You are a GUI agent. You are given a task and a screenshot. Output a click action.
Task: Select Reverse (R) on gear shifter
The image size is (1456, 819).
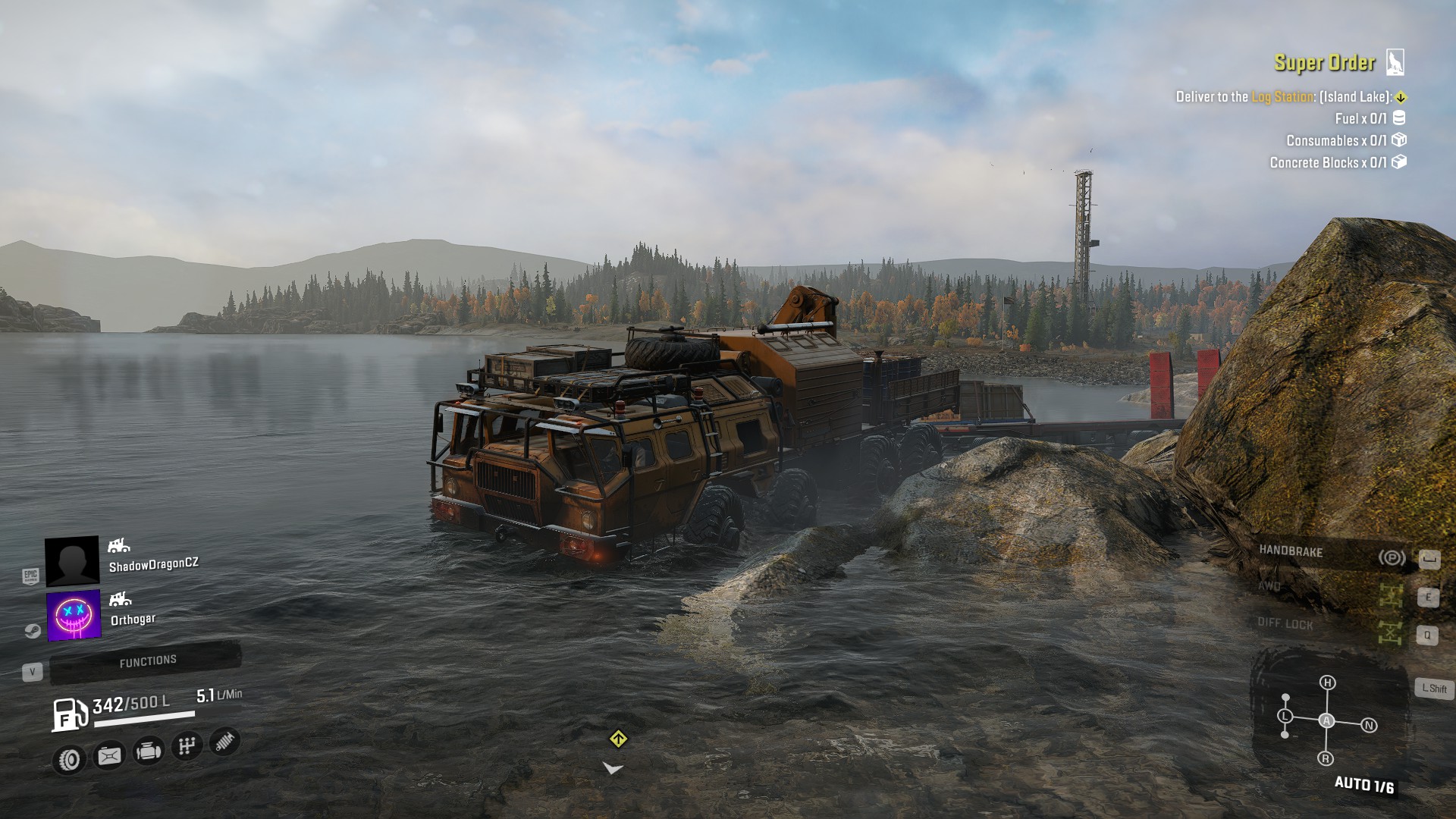[1326, 758]
